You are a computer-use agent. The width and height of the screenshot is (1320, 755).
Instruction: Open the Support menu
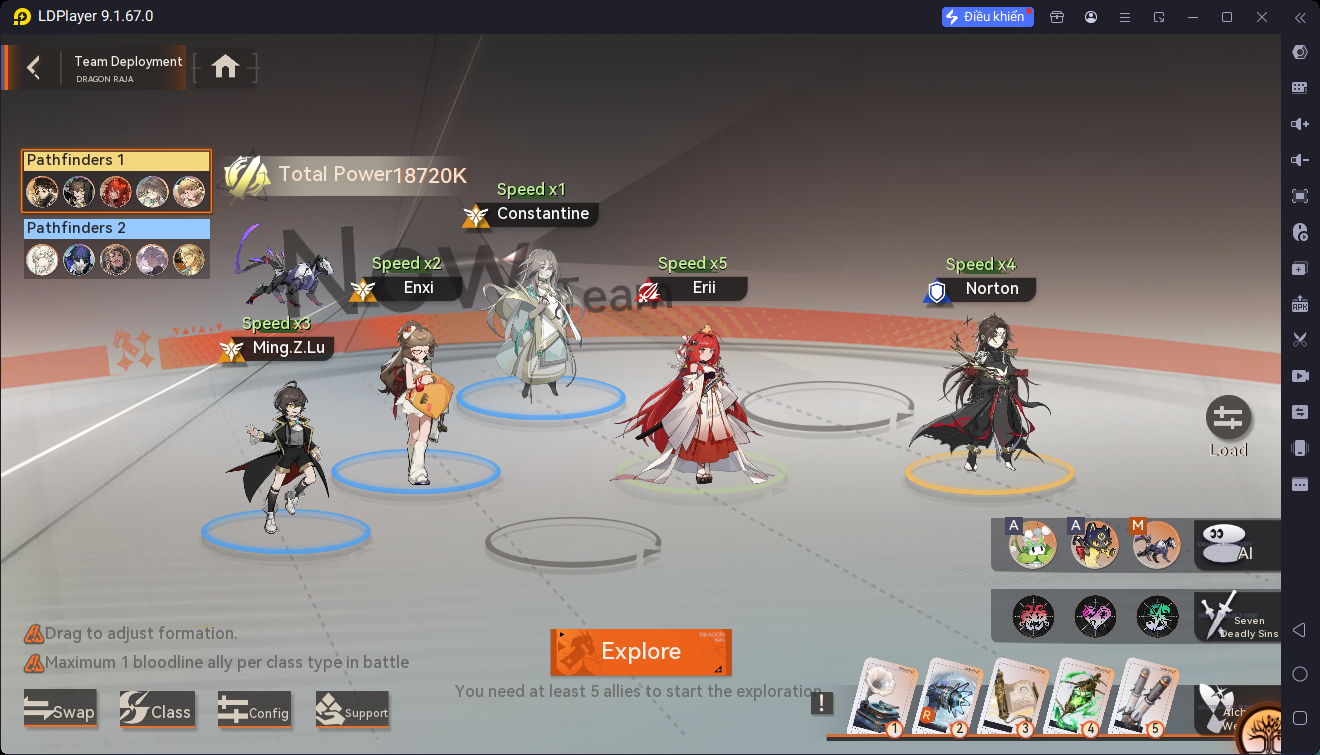coord(352,711)
